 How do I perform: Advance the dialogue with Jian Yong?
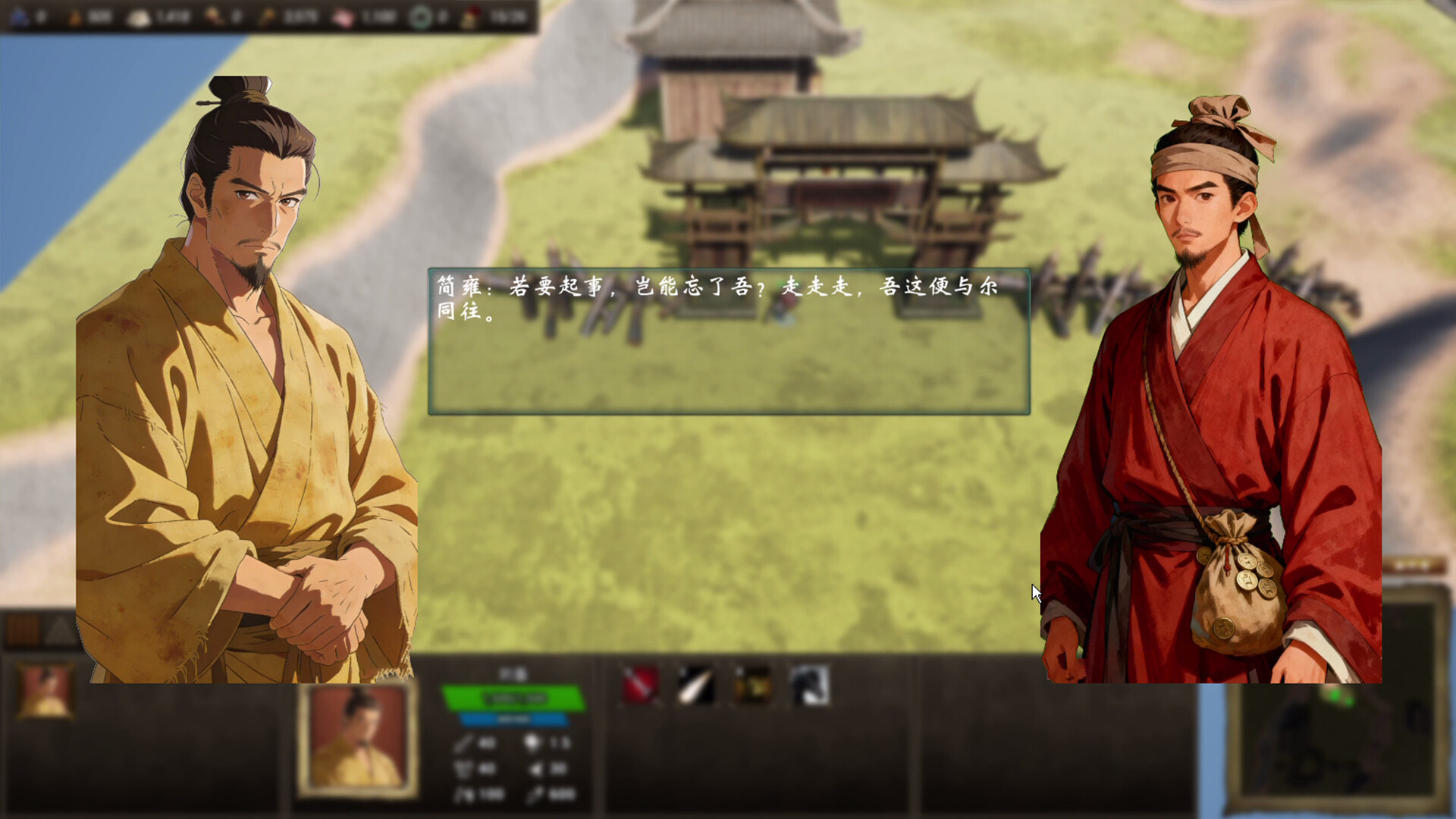click(x=728, y=341)
